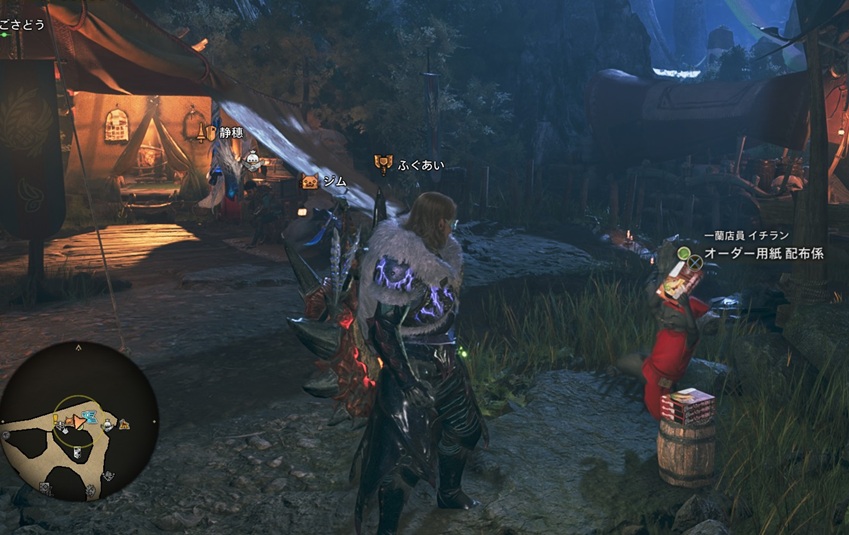Click the blue winged icon on the minimap
Image resolution: width=849 pixels, height=535 pixels.
(x=89, y=417)
